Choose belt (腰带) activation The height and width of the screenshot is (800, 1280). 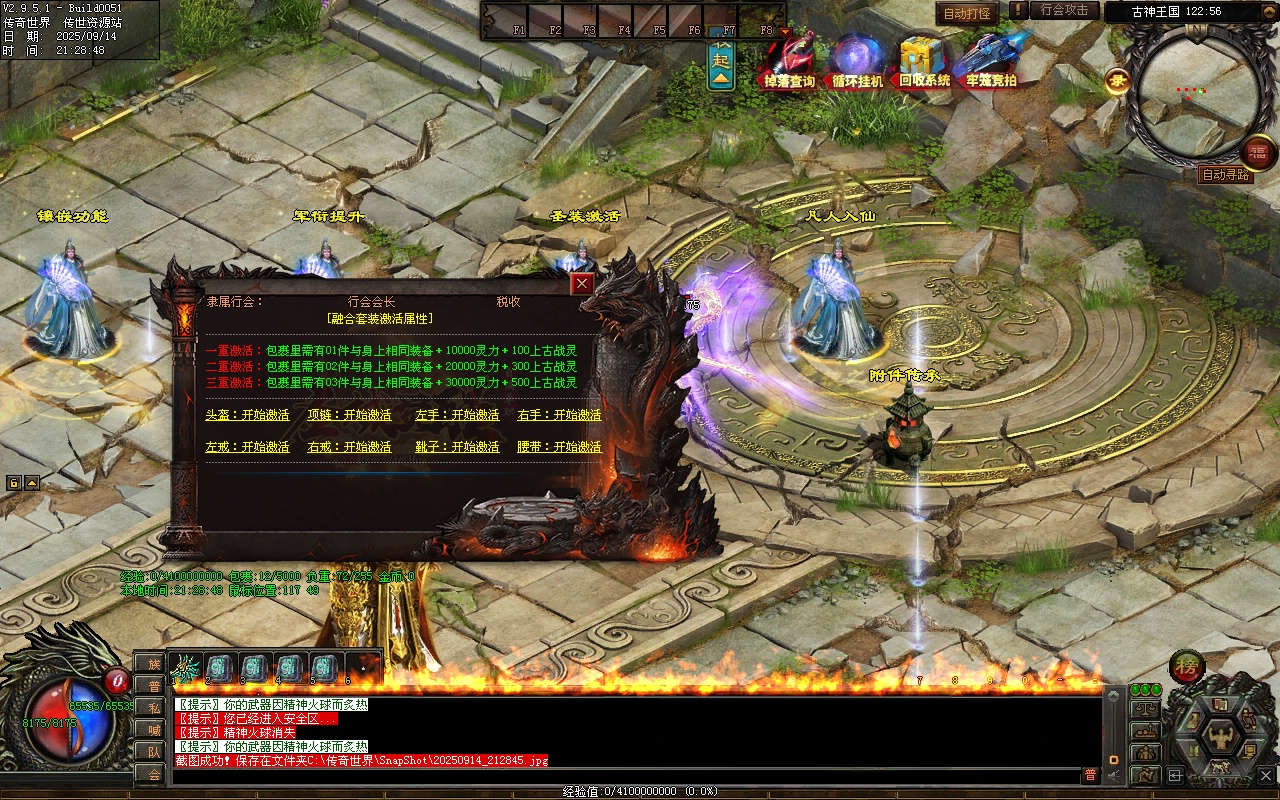click(559, 447)
